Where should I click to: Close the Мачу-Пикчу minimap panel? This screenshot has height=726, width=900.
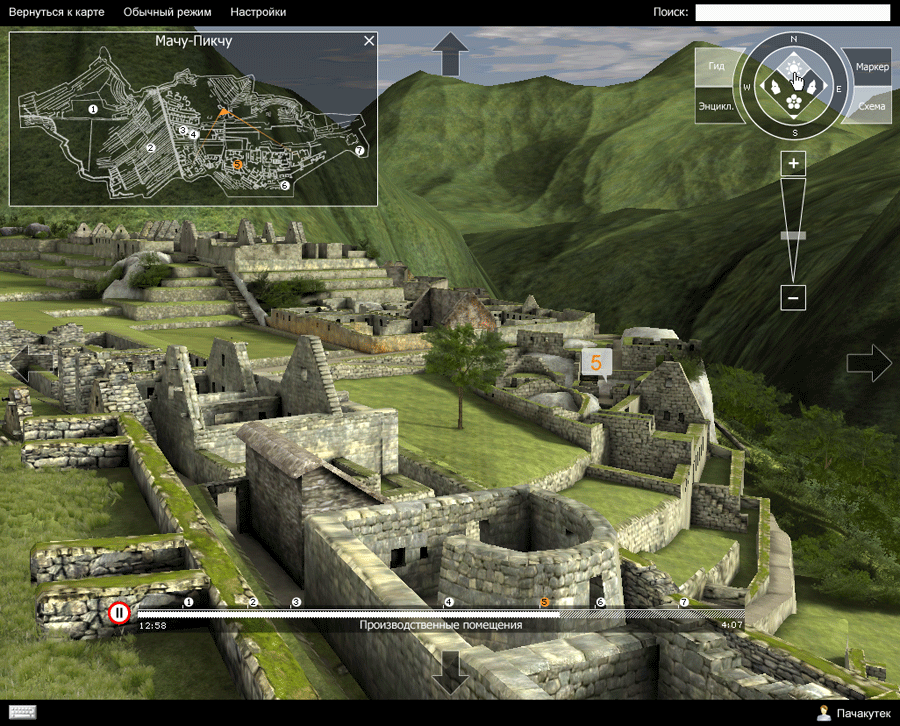pyautogui.click(x=369, y=41)
